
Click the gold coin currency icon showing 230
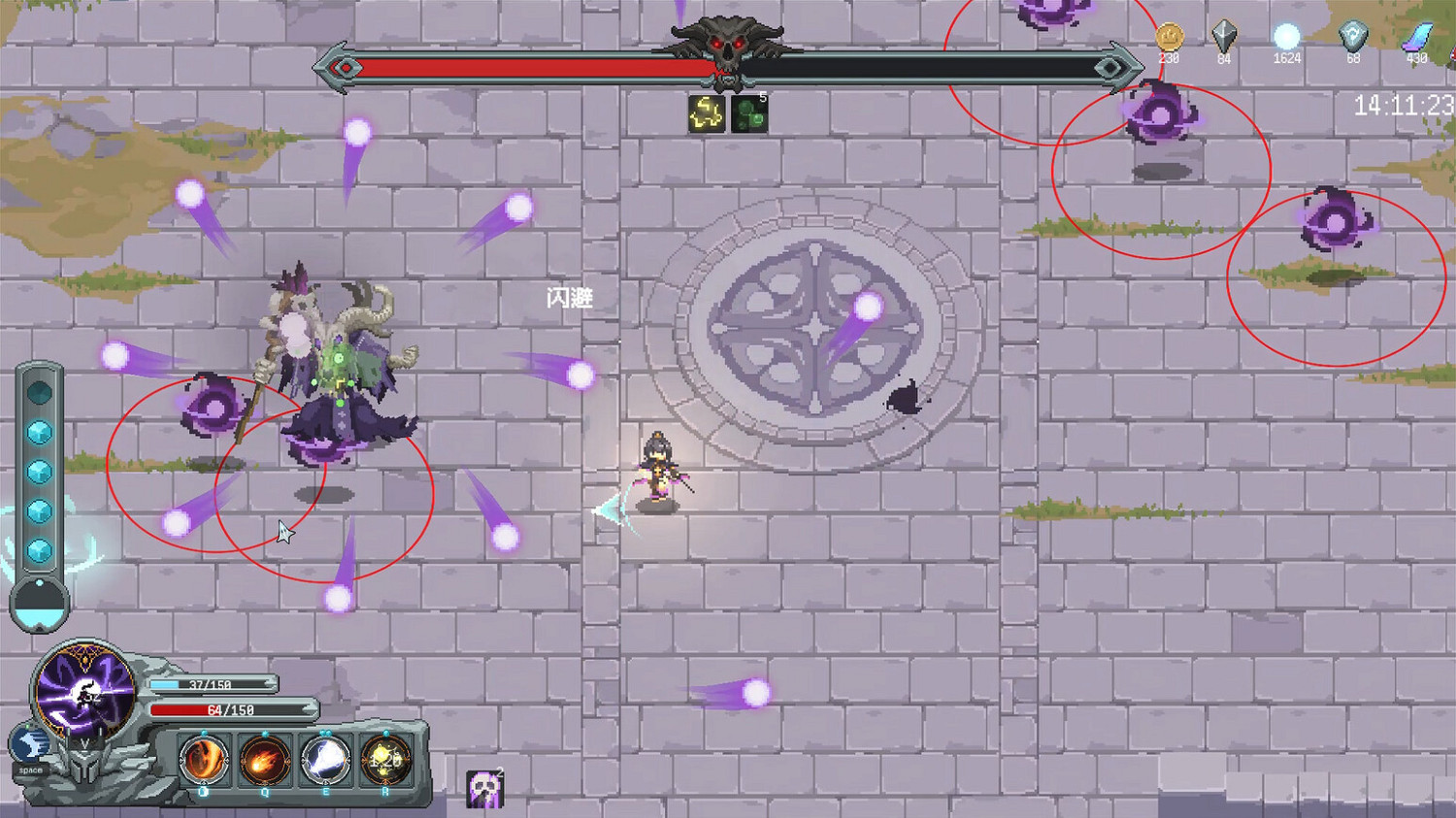coord(1169,36)
